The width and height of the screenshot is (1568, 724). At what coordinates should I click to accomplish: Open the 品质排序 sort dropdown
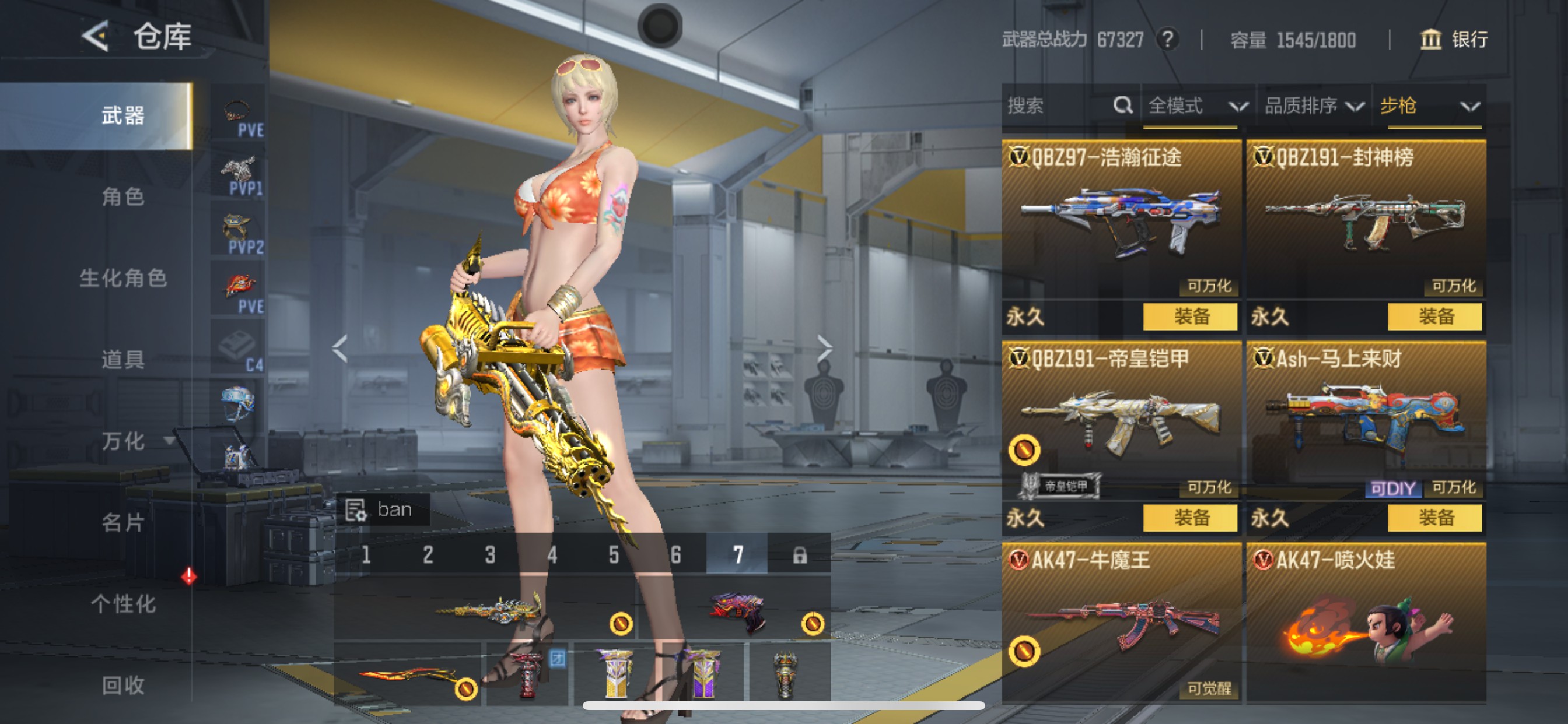click(1312, 107)
